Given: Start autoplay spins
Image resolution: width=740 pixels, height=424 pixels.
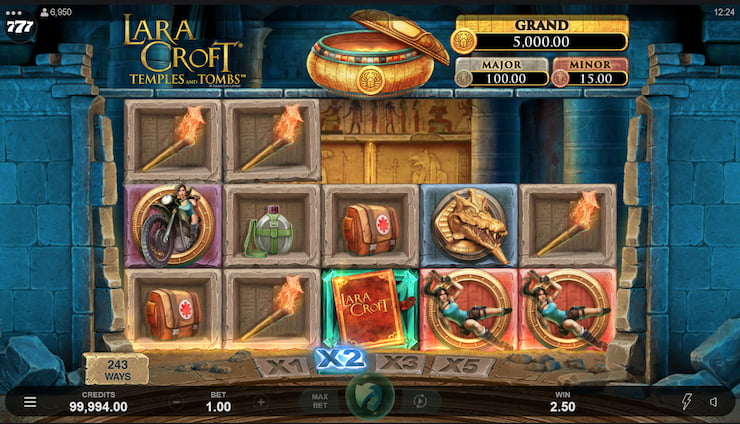Looking at the screenshot, I should (421, 402).
